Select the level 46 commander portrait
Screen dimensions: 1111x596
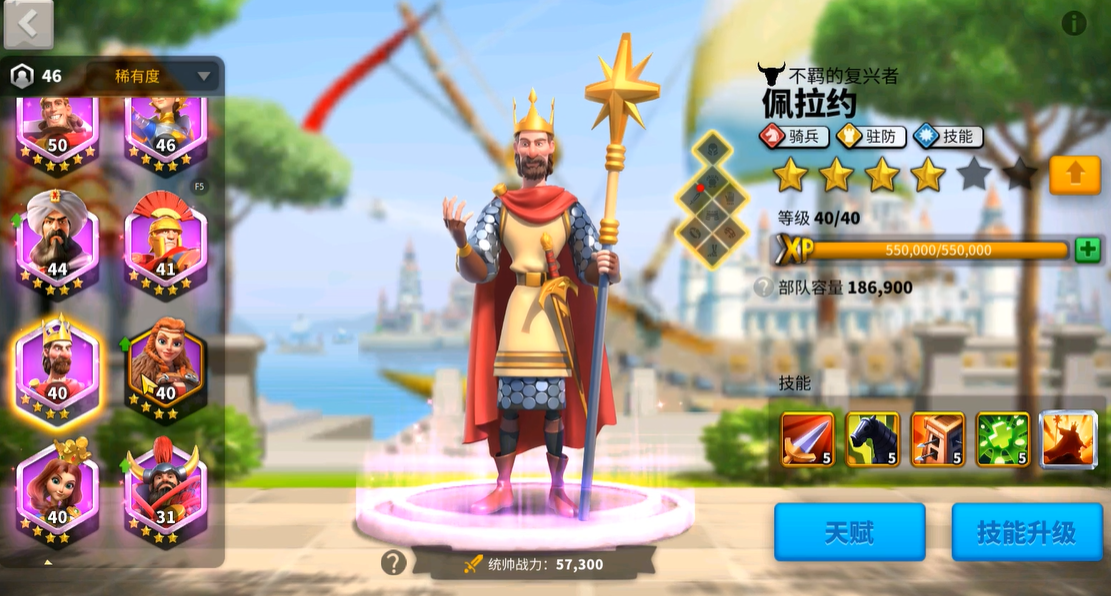pos(165,125)
